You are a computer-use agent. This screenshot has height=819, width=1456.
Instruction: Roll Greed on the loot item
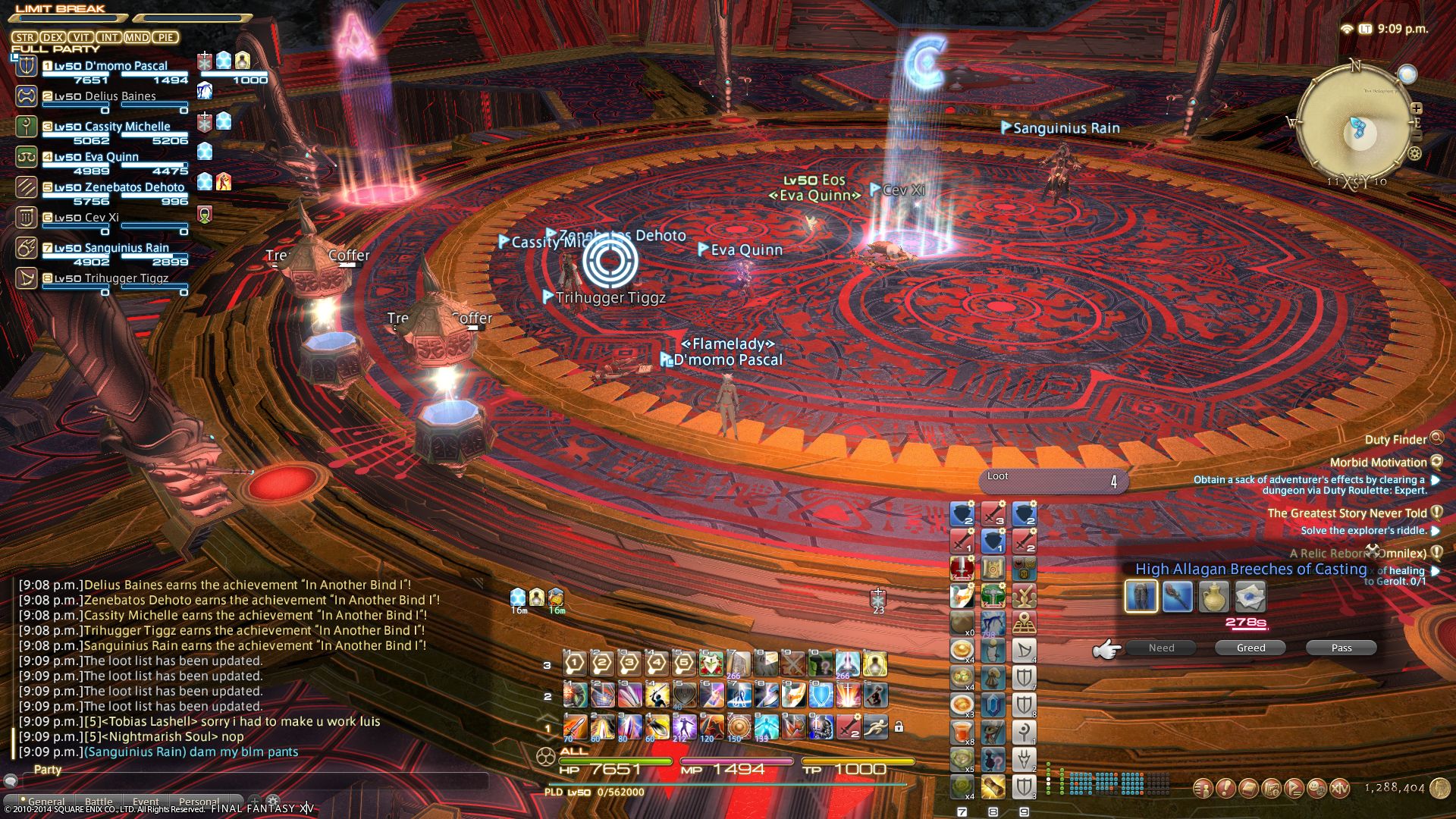coord(1250,648)
